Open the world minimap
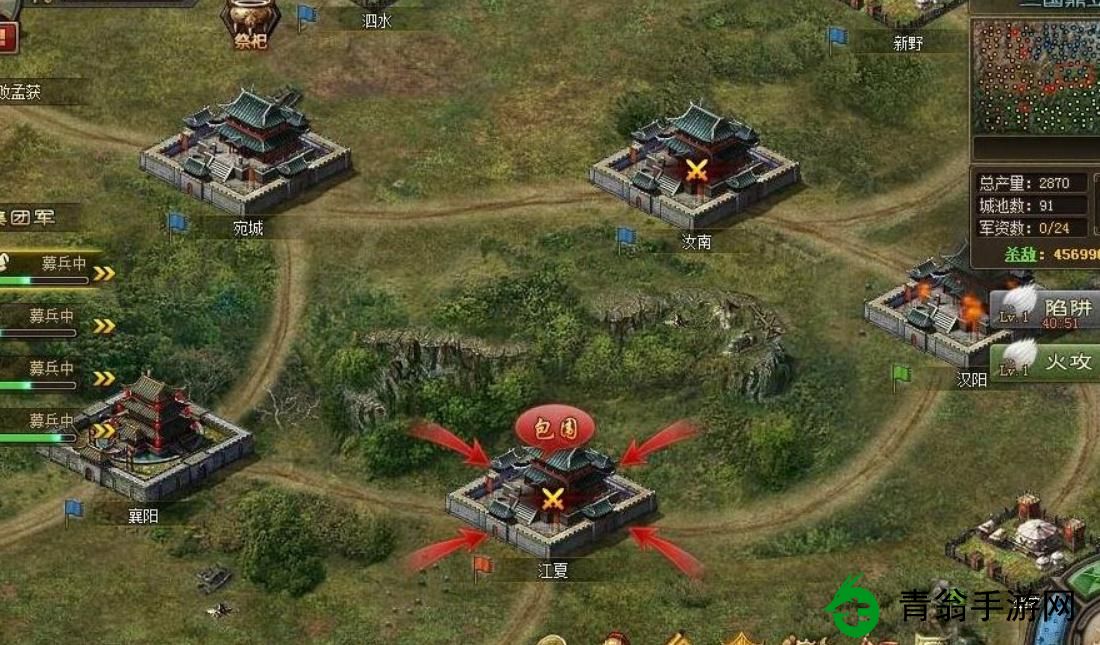This screenshot has height=645, width=1100. (1035, 76)
